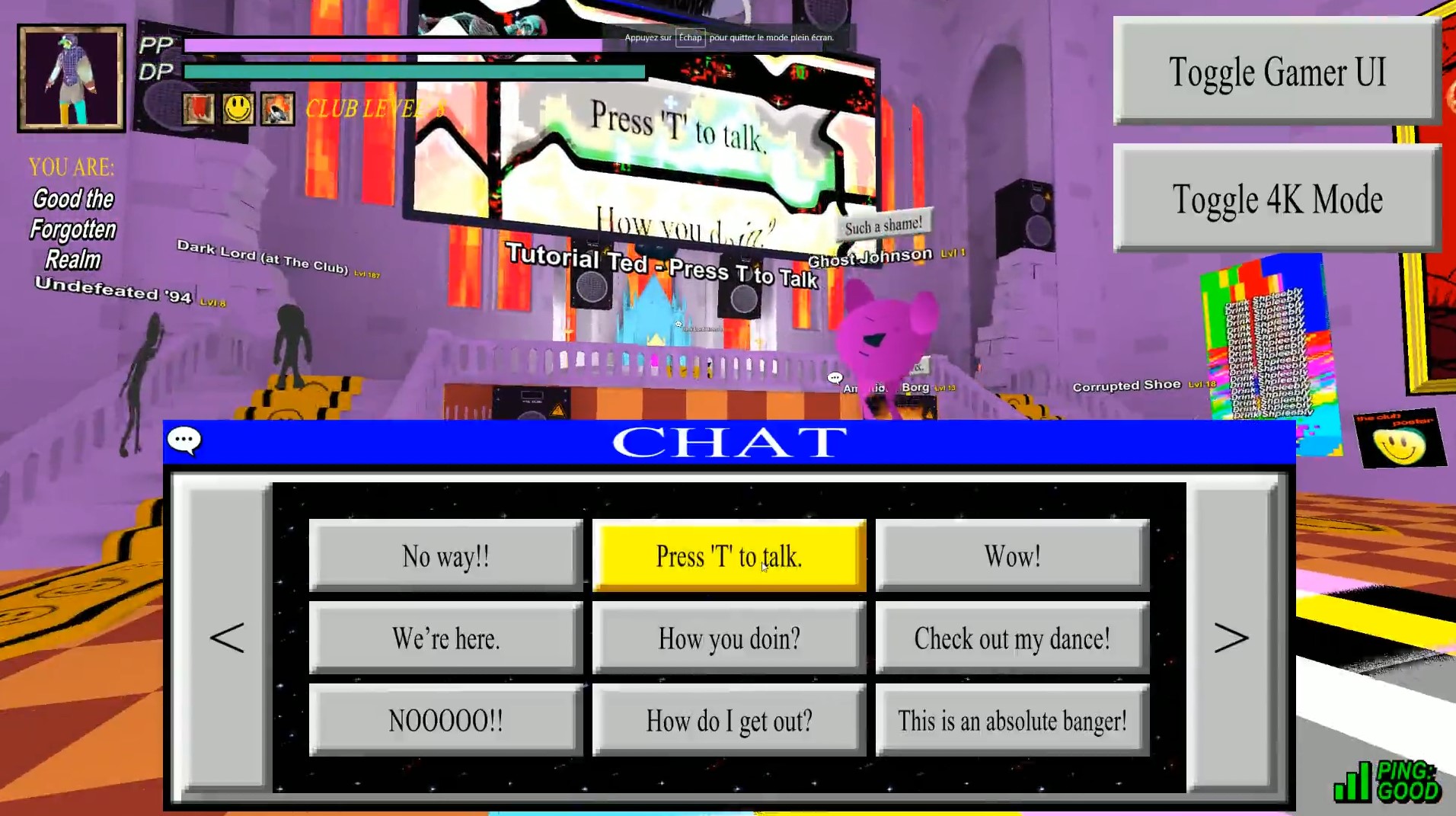
Task: Click the smiley face buff icon
Action: pyautogui.click(x=237, y=108)
